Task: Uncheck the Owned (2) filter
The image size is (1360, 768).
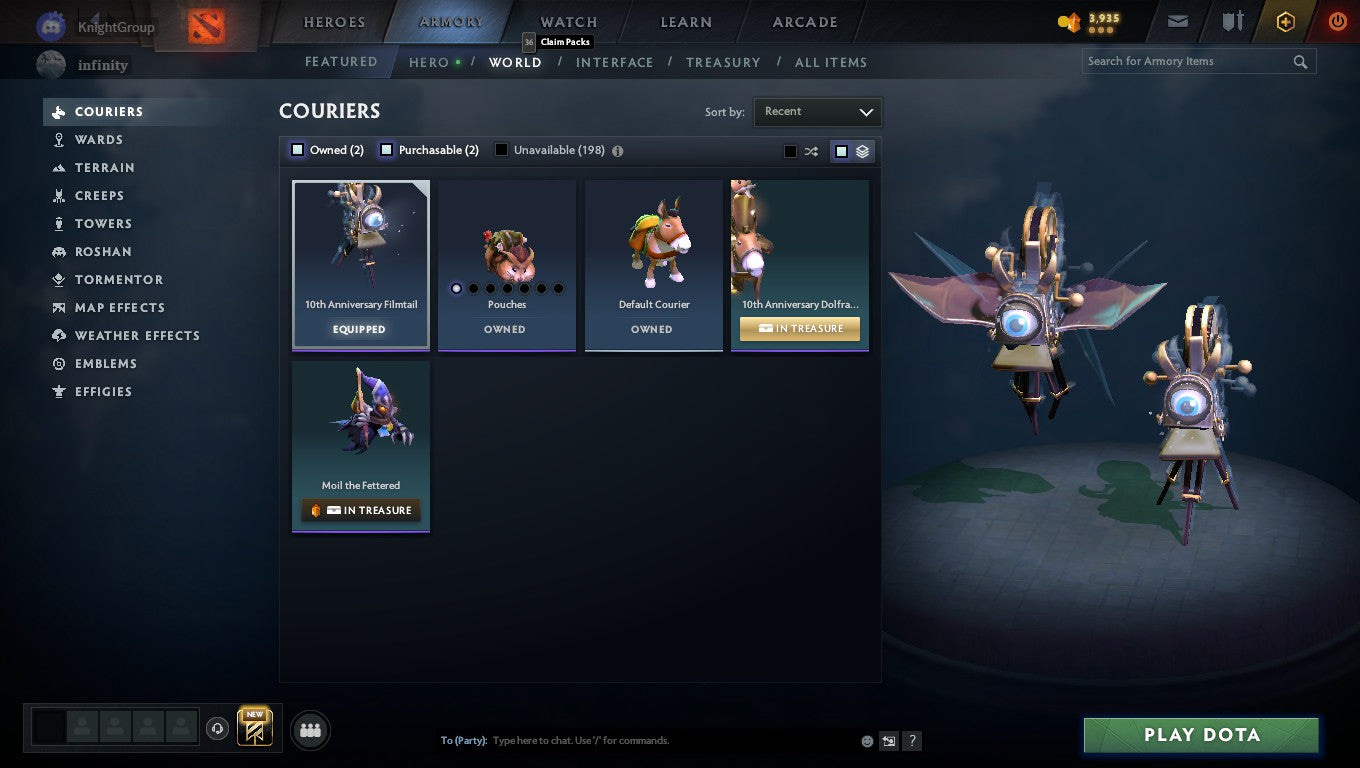Action: [x=297, y=149]
